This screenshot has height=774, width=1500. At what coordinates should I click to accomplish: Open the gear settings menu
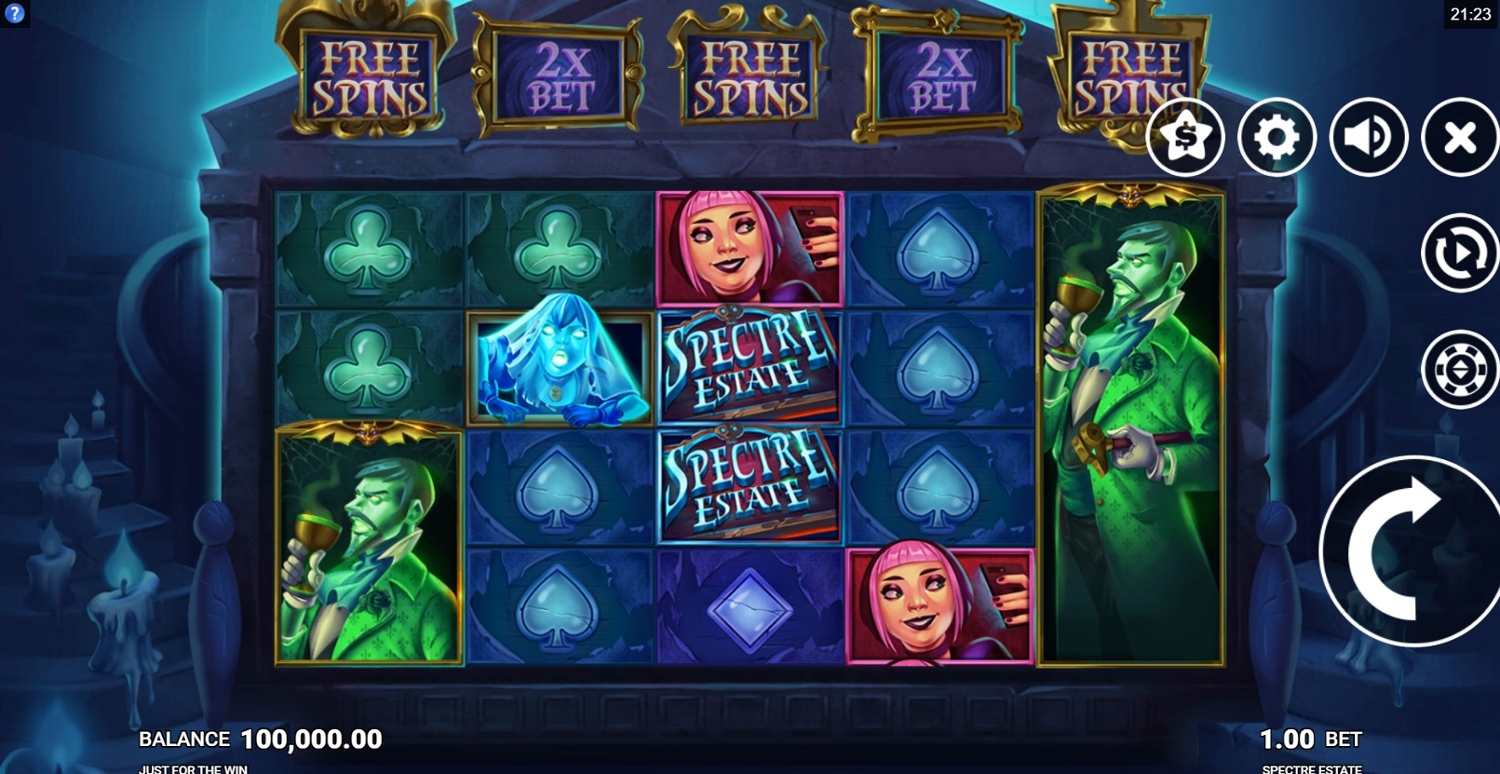1276,138
